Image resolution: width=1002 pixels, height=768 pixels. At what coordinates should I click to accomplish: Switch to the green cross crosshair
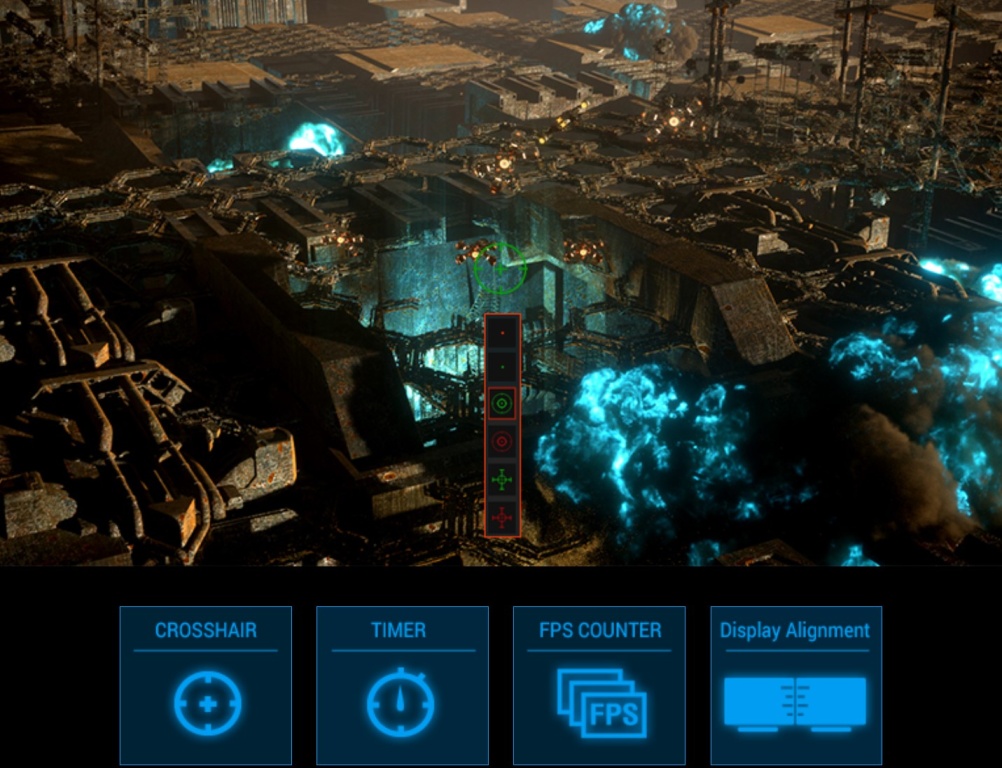(x=502, y=480)
